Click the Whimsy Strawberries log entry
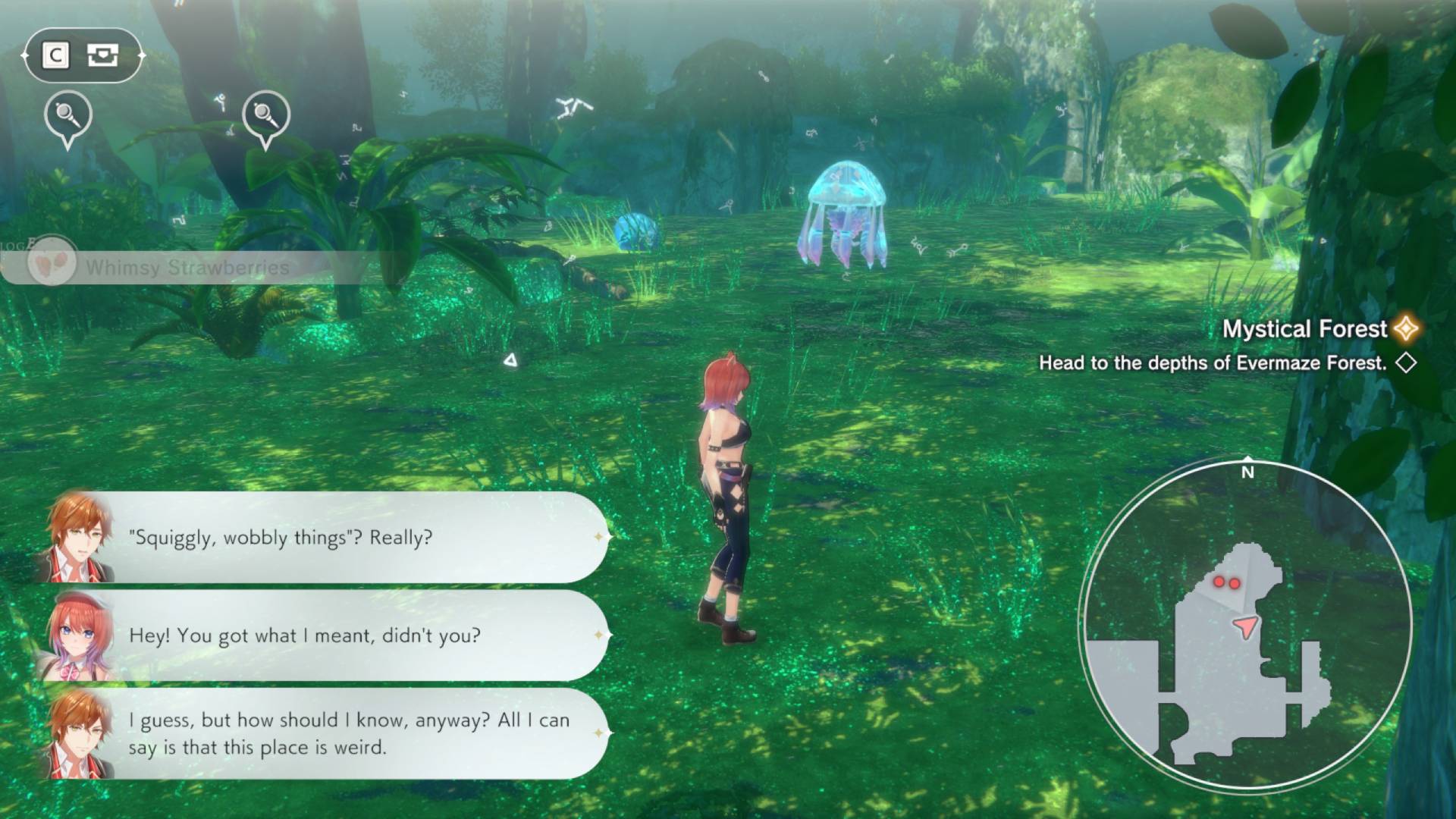 click(x=187, y=268)
